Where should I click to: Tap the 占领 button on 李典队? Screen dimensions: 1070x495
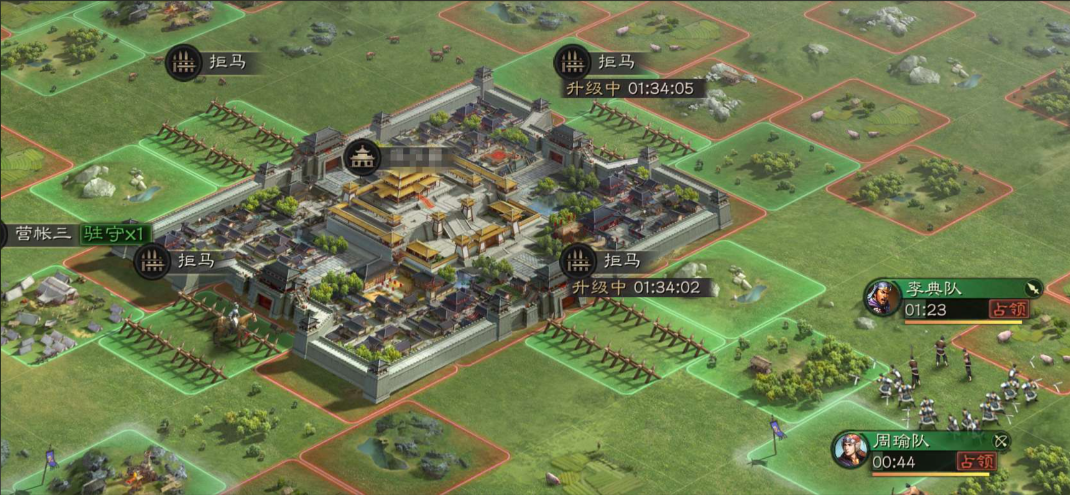click(x=1008, y=310)
